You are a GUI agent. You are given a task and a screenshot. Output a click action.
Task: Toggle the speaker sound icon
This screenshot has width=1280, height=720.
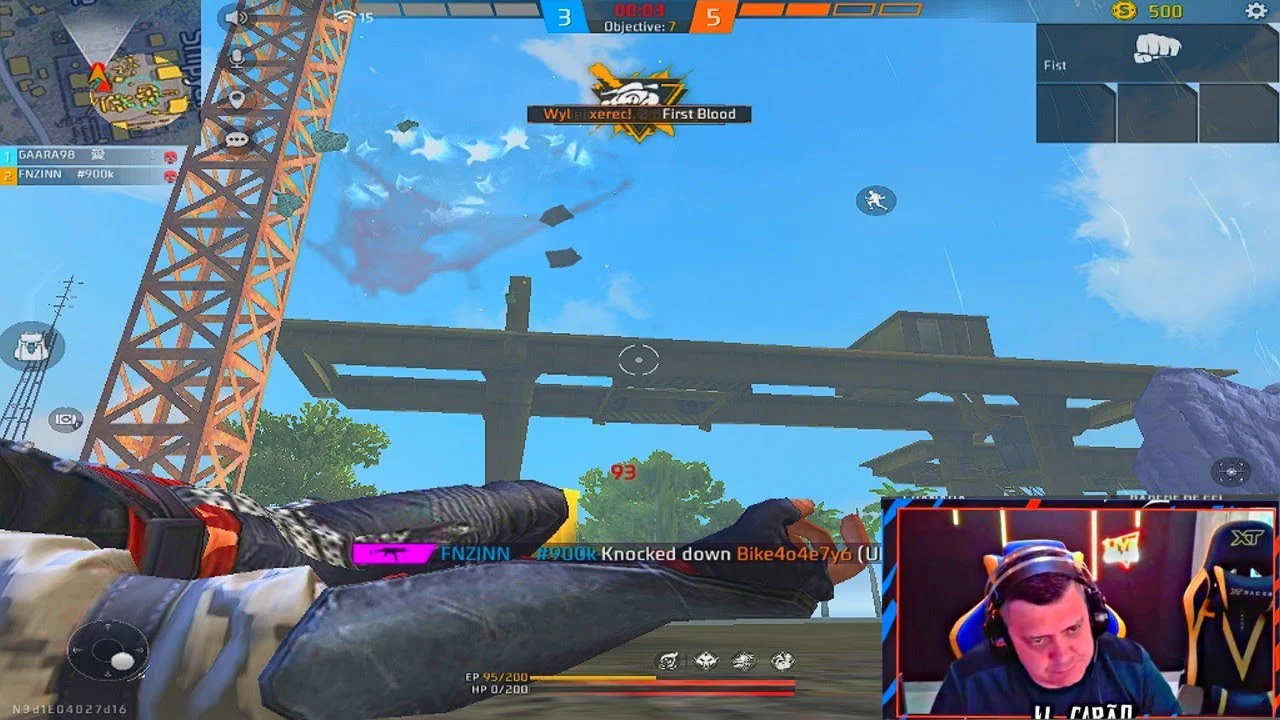tap(237, 18)
